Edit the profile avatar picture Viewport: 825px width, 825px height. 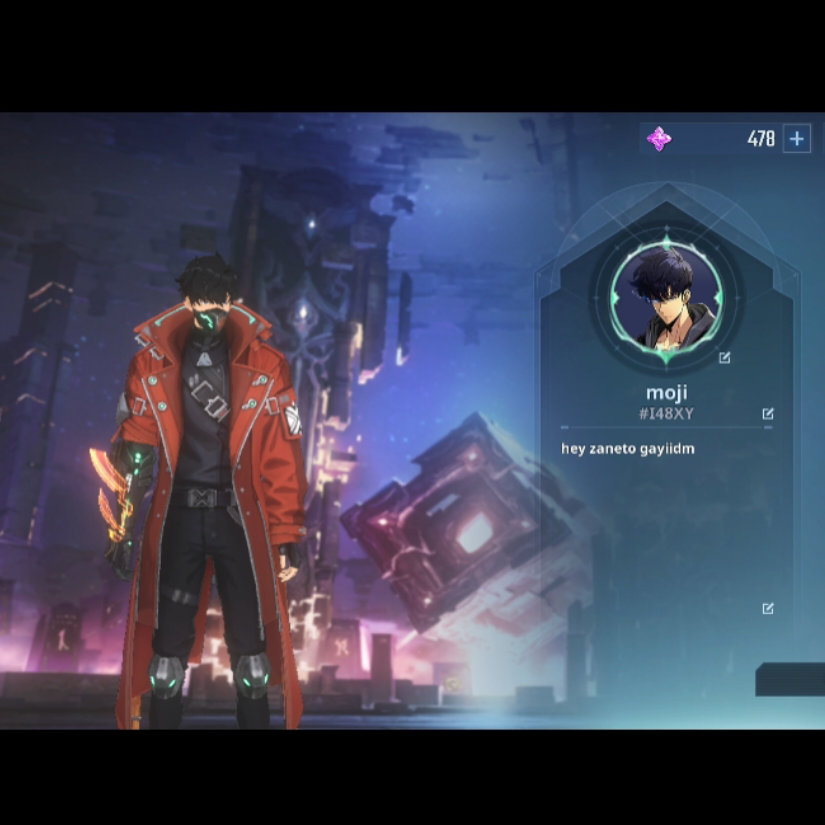tap(725, 357)
